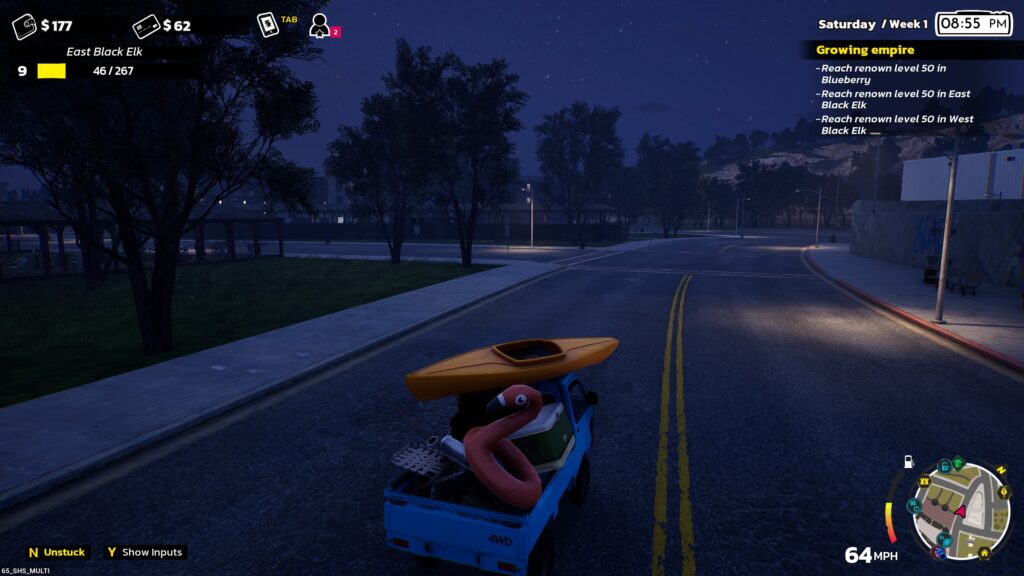The height and width of the screenshot is (576, 1024).
Task: Select the home marker on the minimap
Action: 984,552
